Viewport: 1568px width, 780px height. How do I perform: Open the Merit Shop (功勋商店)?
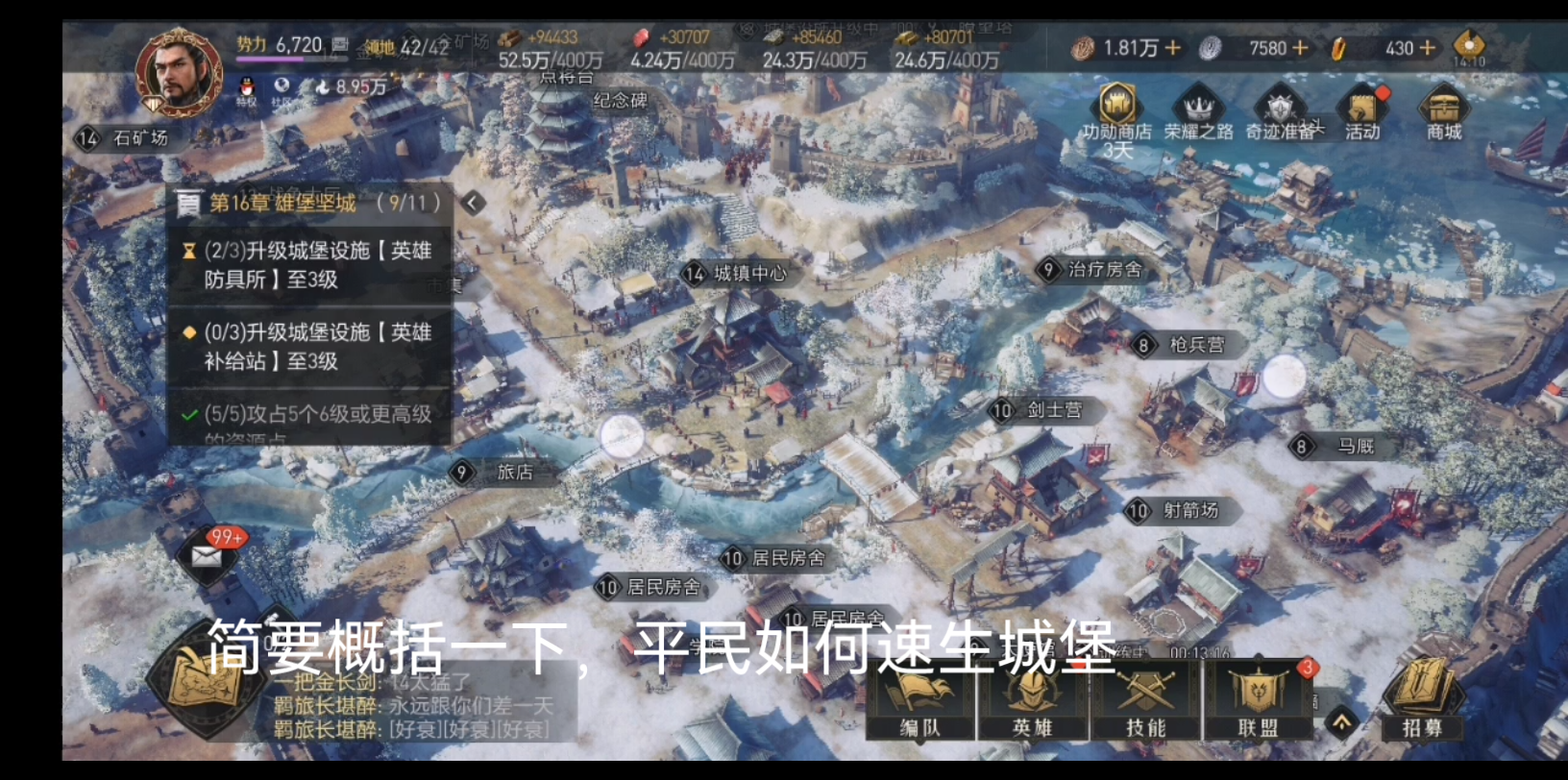[1117, 106]
